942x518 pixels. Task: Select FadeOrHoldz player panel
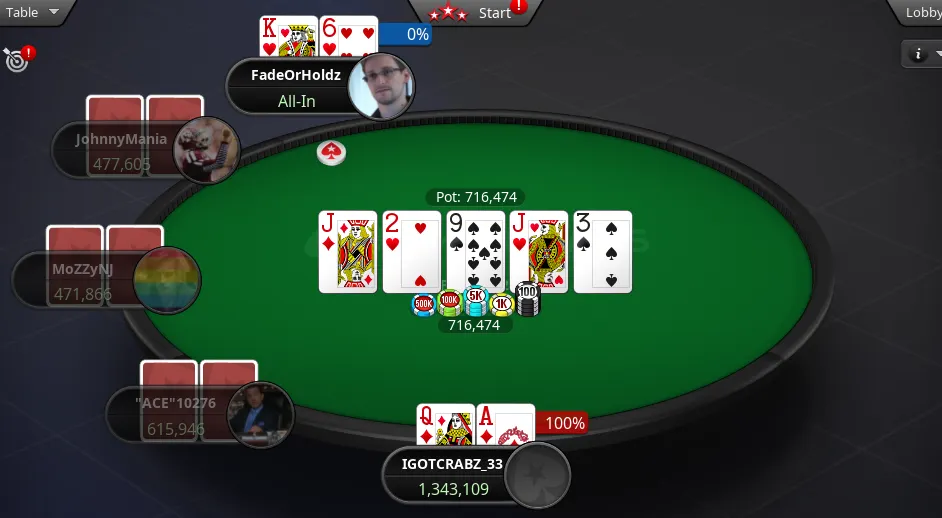pos(288,88)
